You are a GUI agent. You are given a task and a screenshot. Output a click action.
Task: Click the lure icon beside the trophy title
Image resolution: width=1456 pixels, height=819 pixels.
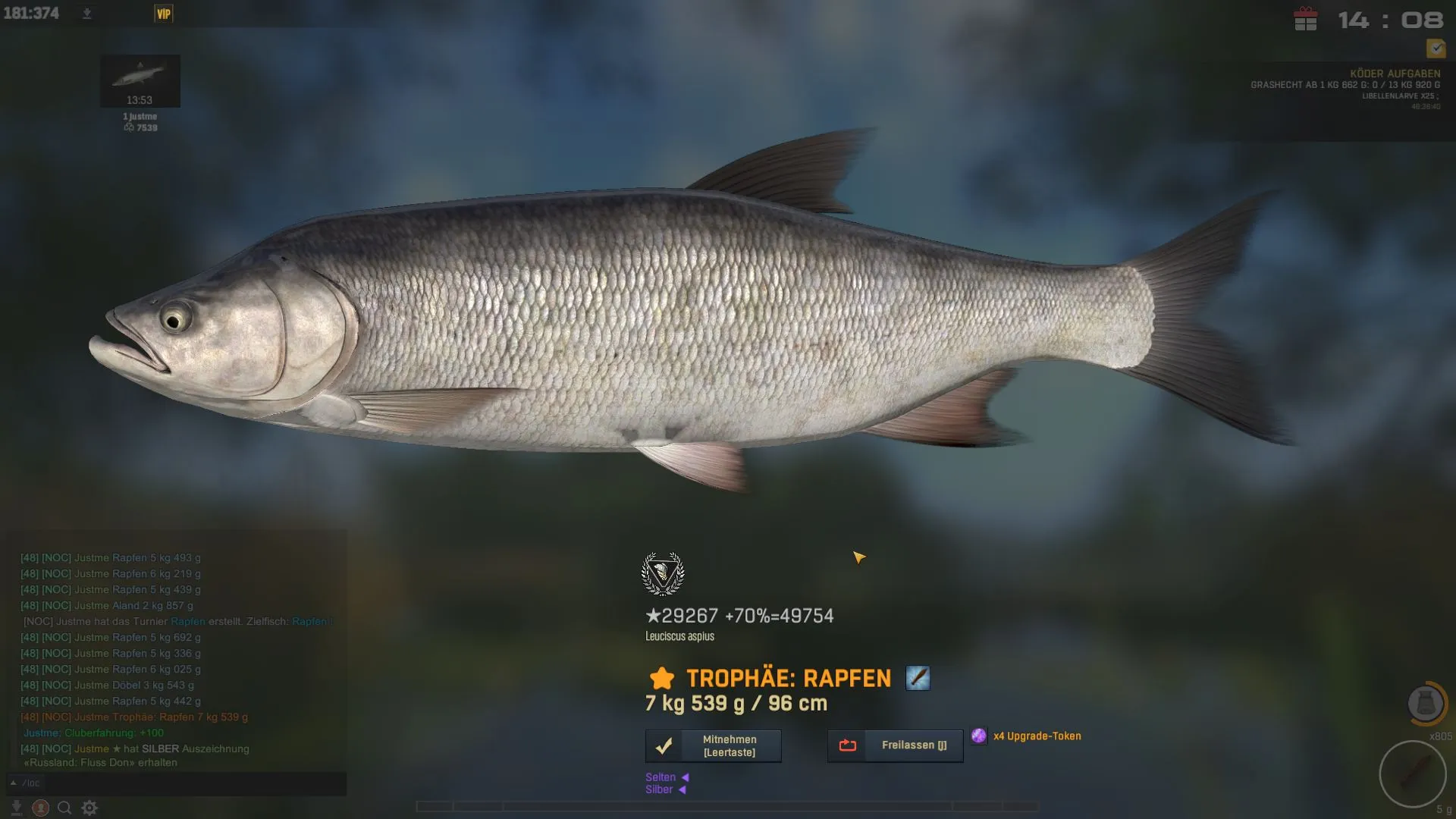[x=918, y=678]
